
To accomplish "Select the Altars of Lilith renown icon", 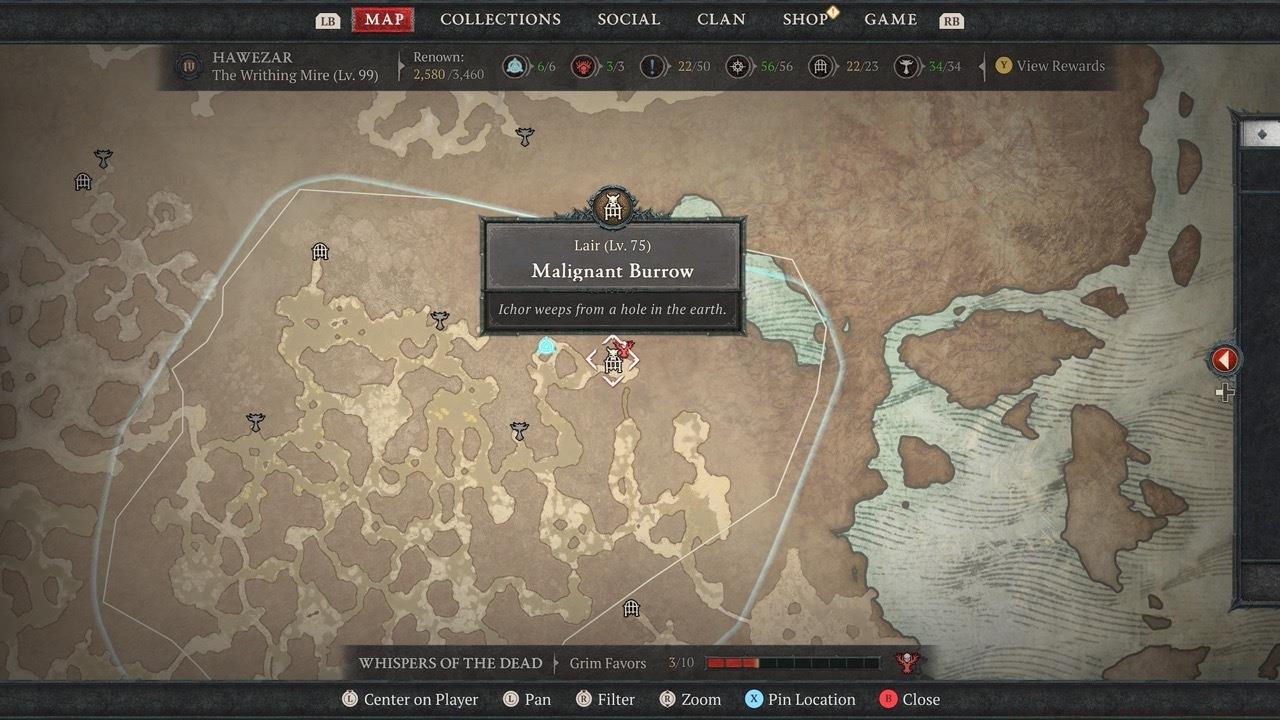I will pos(585,68).
